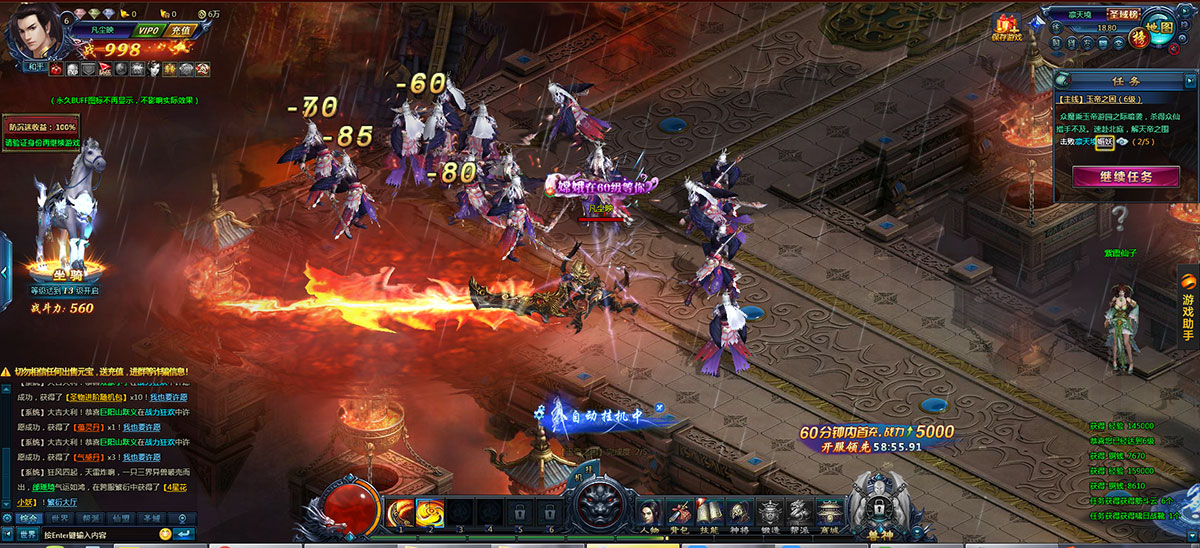Activate the golden swirl skill in slot 2
The height and width of the screenshot is (548, 1200).
point(431,511)
